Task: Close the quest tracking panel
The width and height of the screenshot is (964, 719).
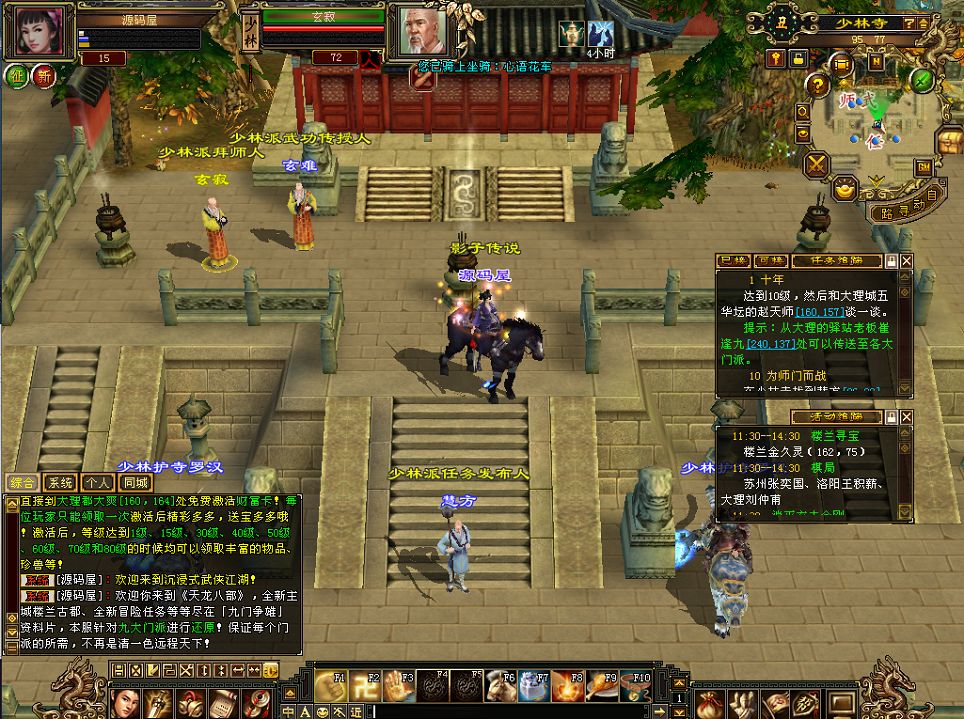Action: pos(906,261)
